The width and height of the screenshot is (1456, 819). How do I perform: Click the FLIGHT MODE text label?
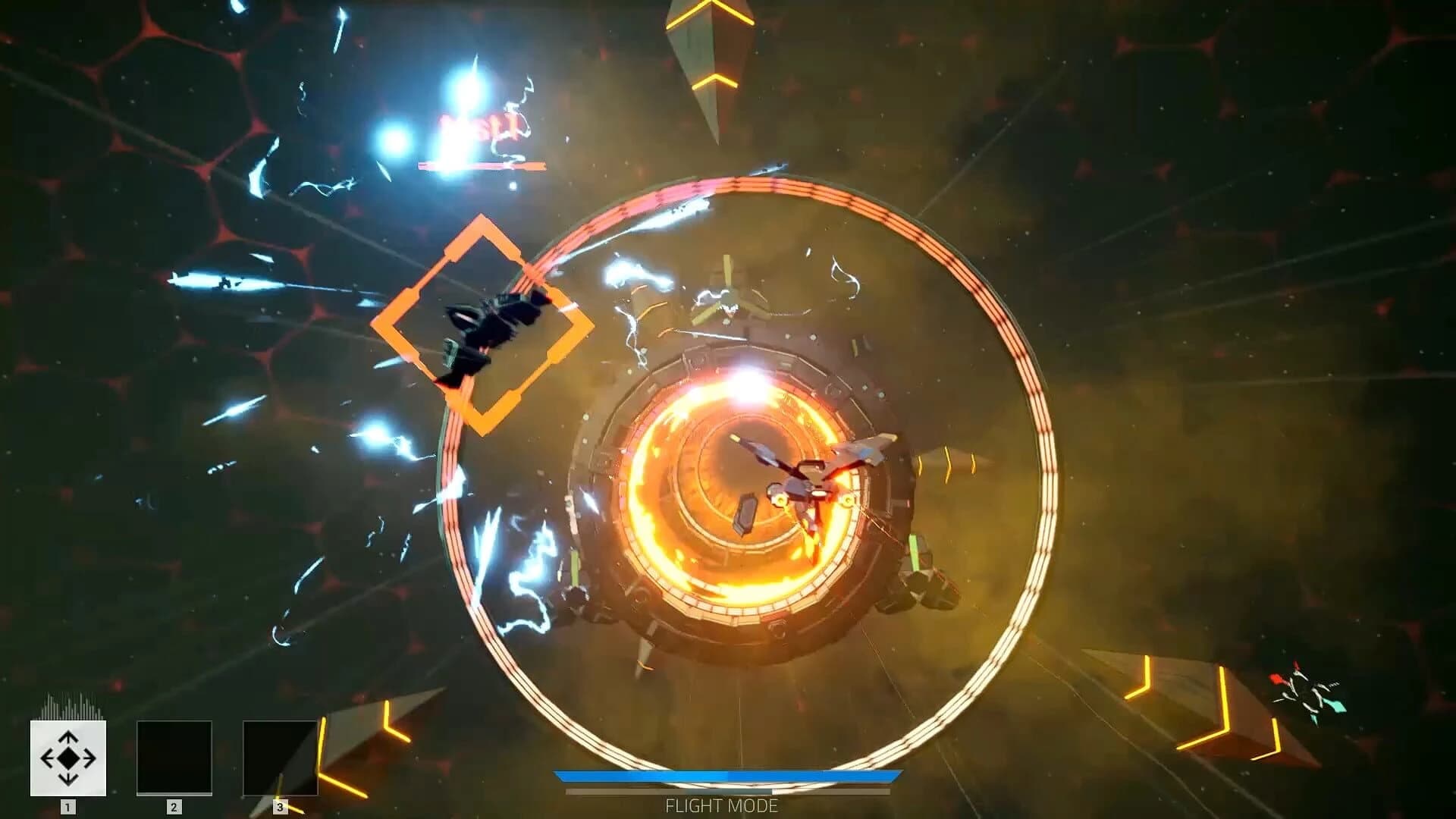722,806
